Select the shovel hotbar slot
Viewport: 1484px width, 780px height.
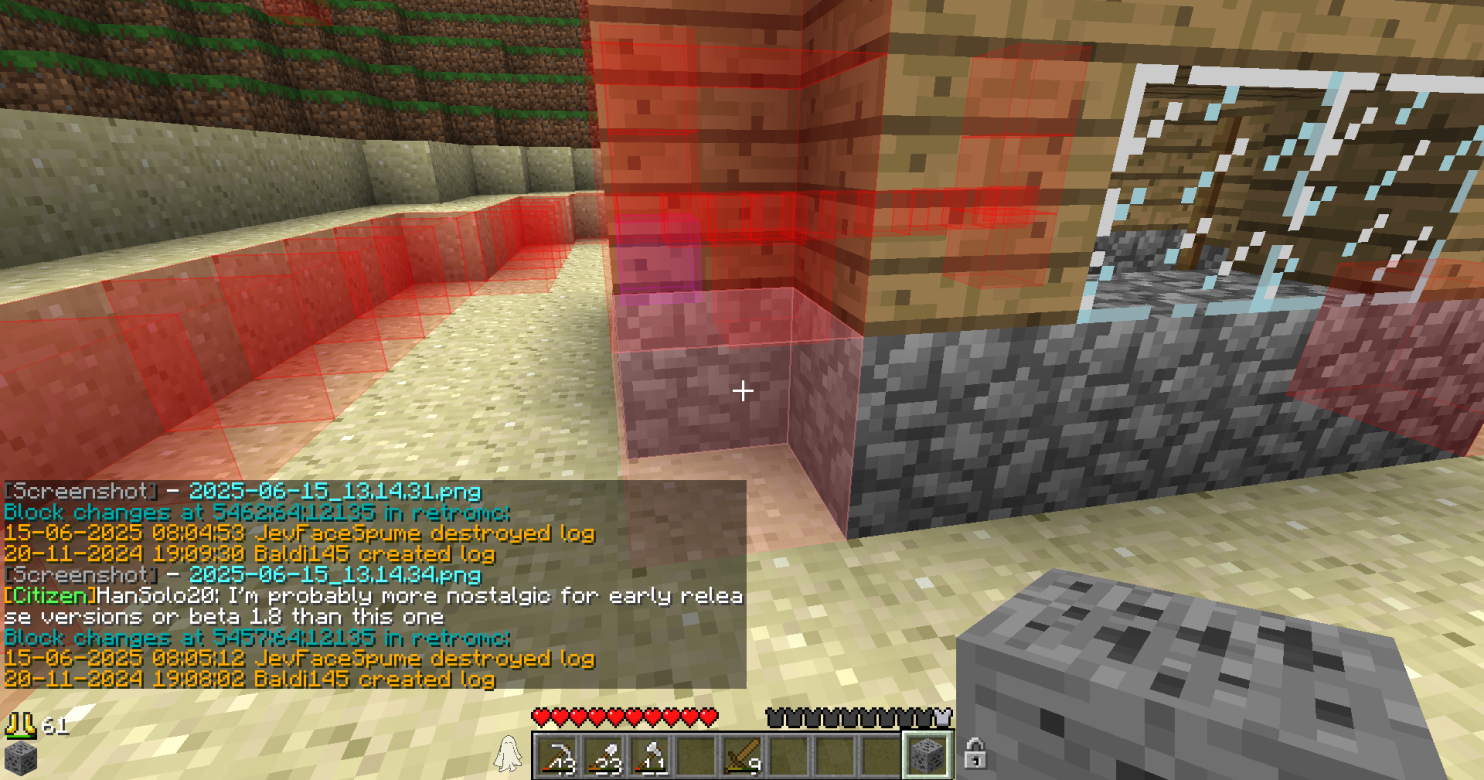603,754
